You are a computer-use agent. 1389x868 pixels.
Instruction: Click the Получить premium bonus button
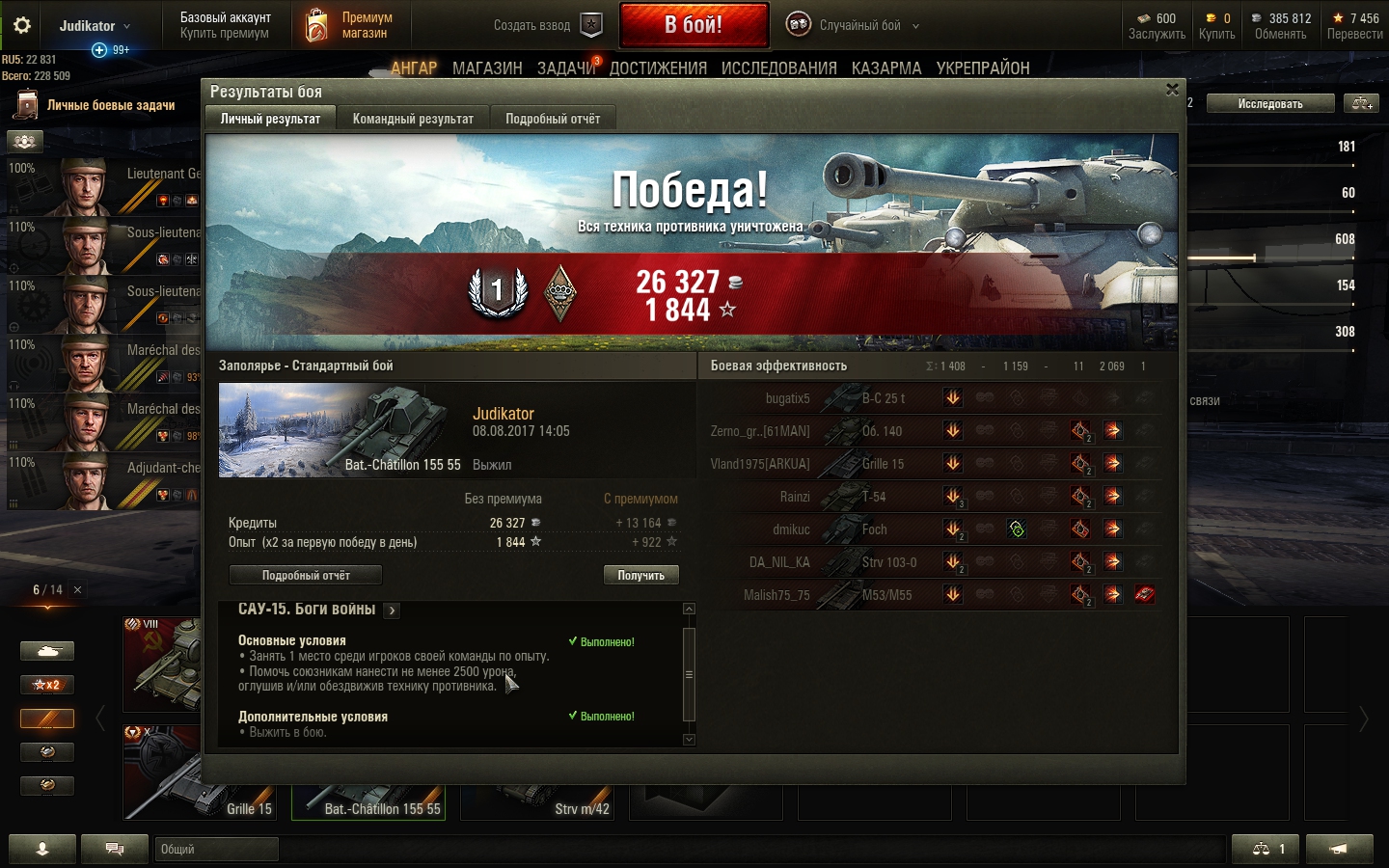[640, 575]
